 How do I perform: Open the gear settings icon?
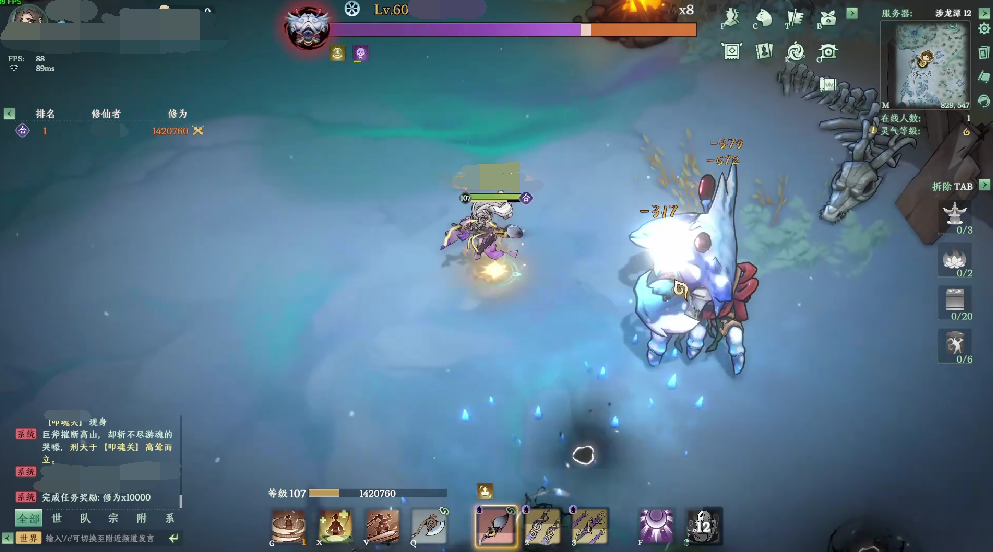click(984, 28)
